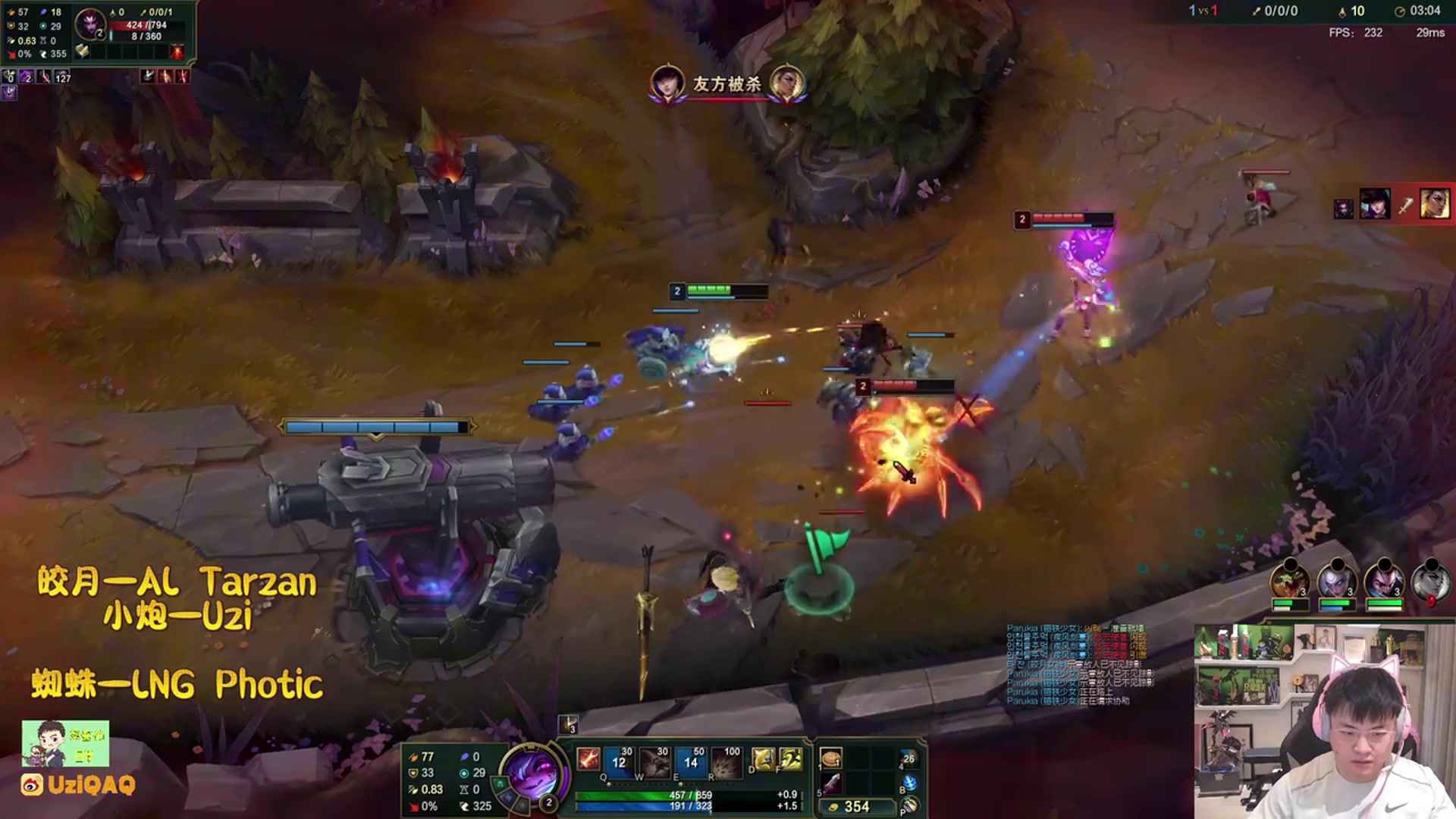Click the red passive ability icon
This screenshot has height=819, width=1456.
(x=588, y=758)
